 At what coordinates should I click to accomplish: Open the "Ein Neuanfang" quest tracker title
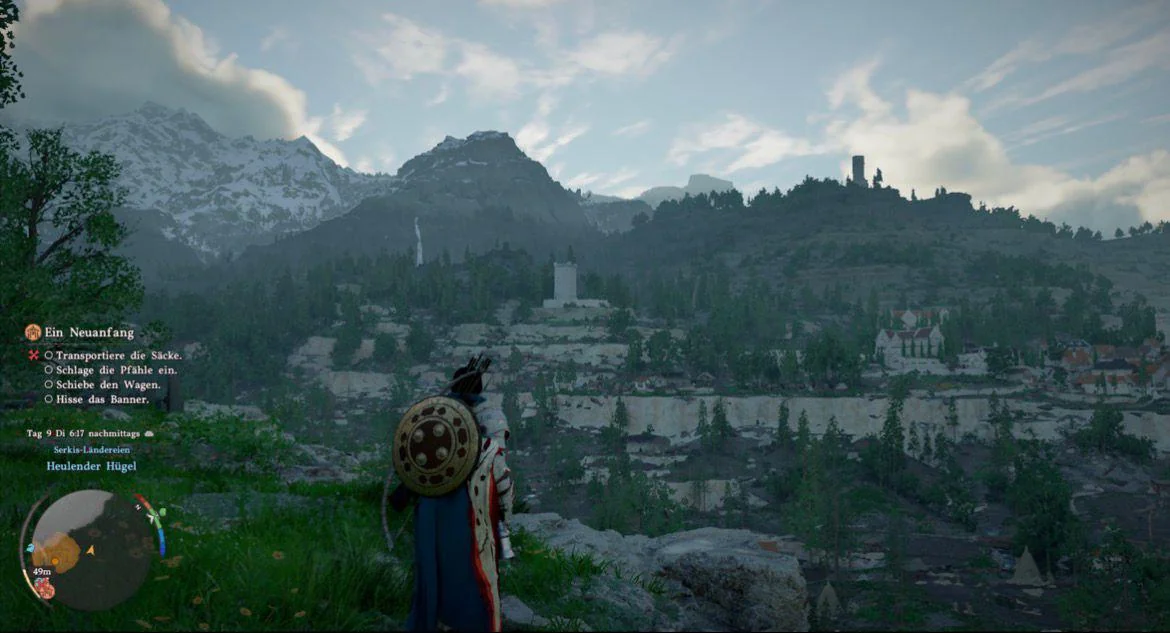pyautogui.click(x=89, y=333)
